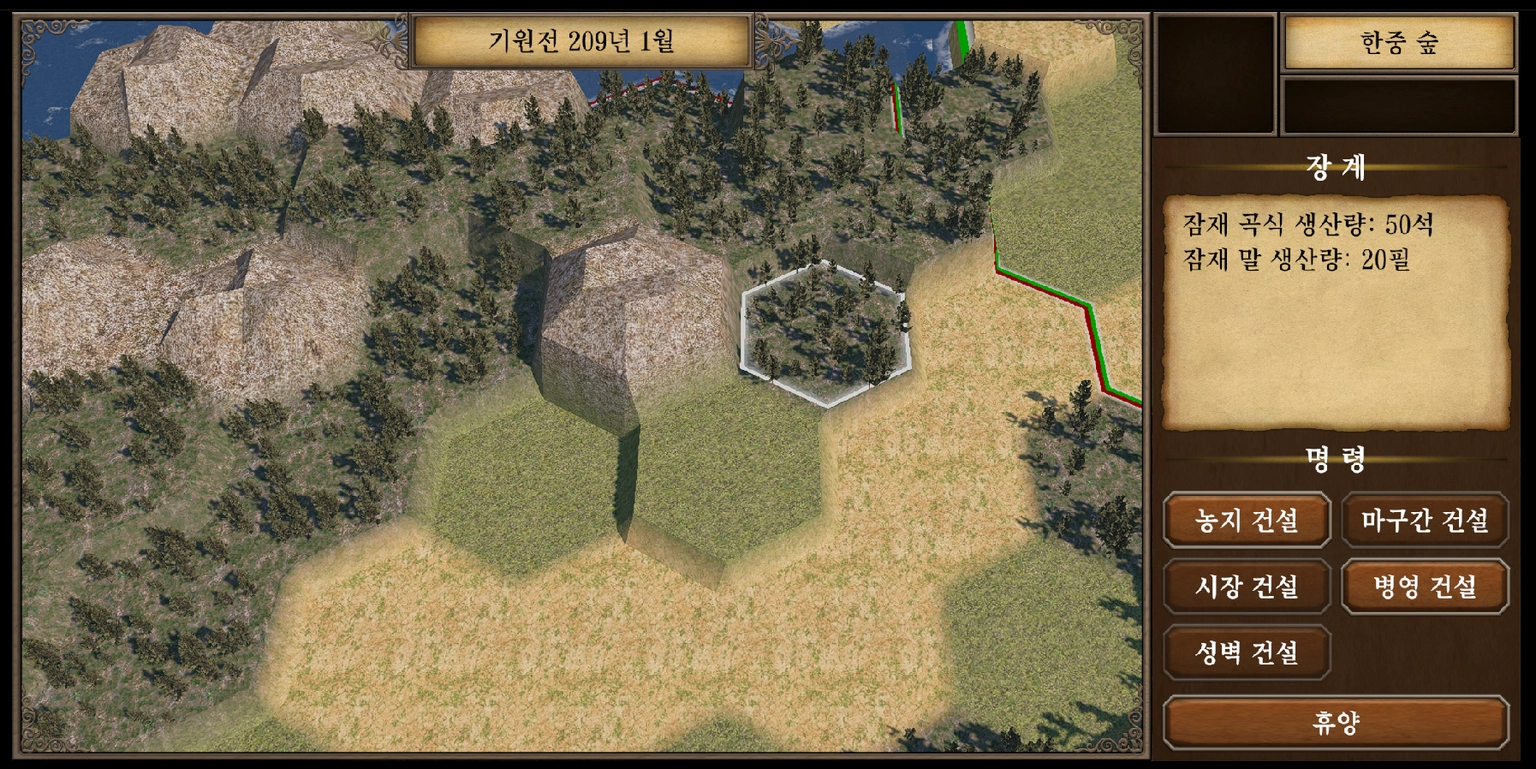Click the 농지 건설 (build farm) button
Image resolution: width=1536 pixels, height=769 pixels.
1246,520
